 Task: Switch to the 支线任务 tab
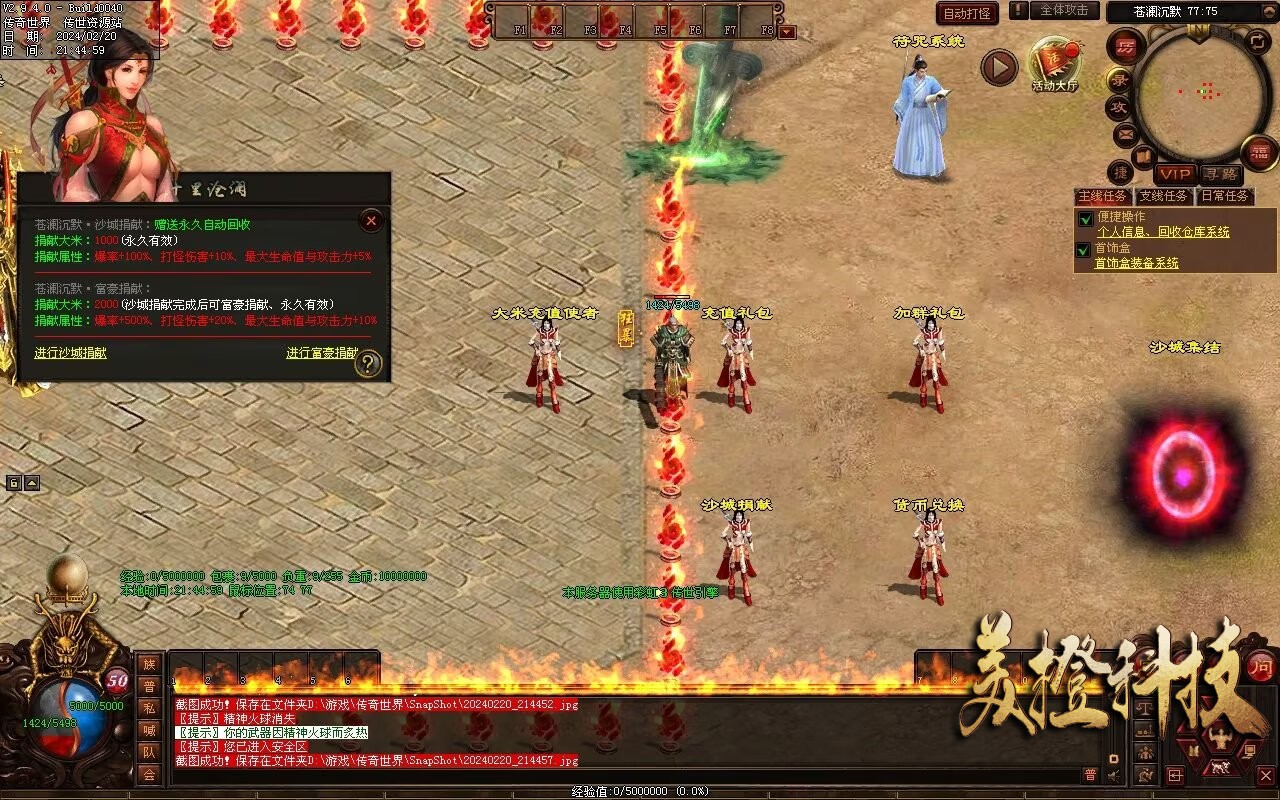pos(1164,196)
